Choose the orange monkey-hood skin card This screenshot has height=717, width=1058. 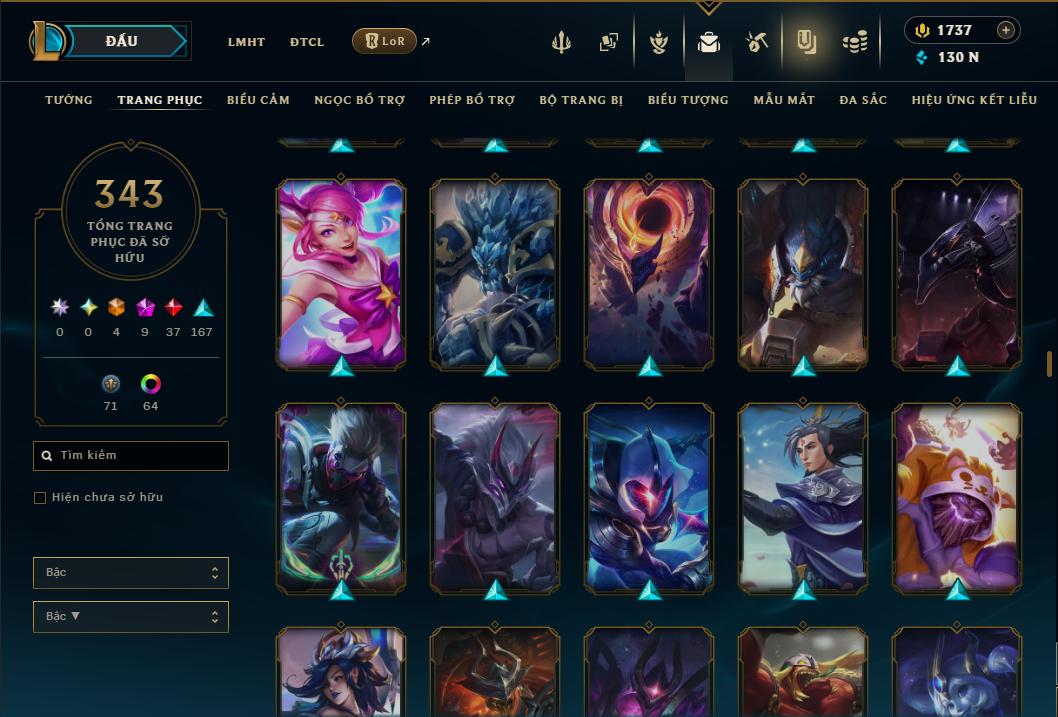pos(957,496)
